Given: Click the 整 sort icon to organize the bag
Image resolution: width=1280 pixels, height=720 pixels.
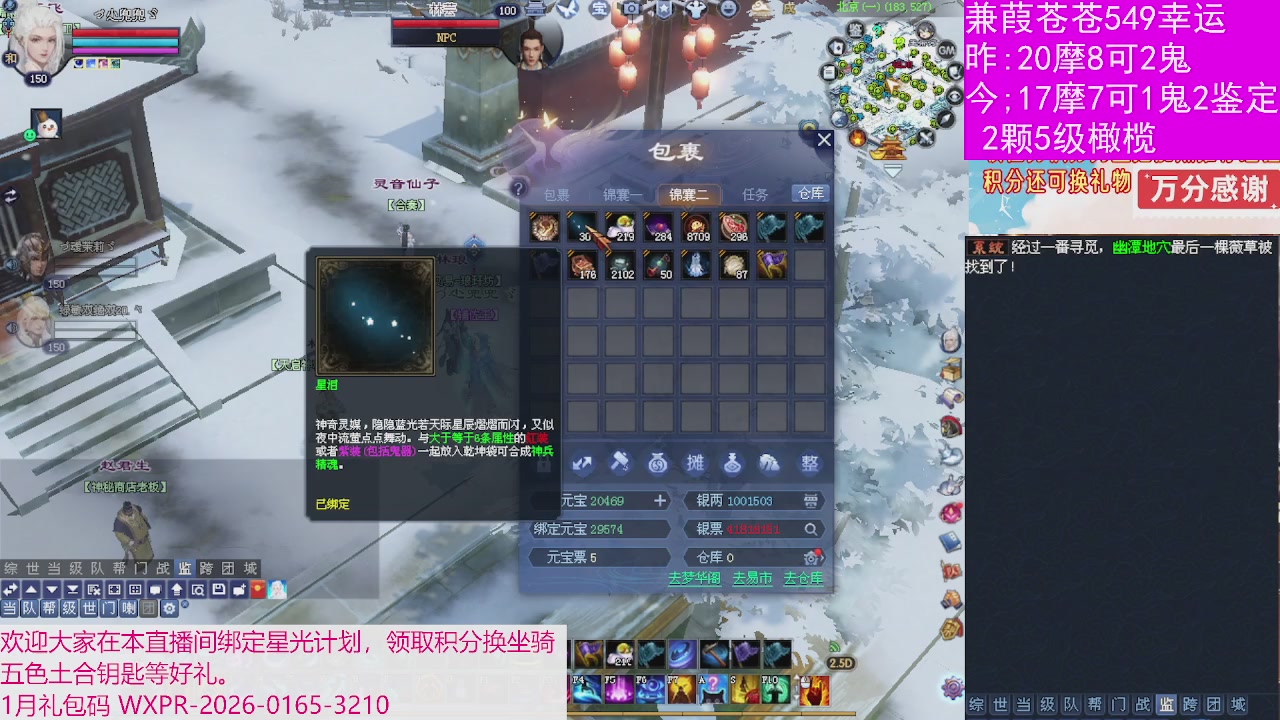Looking at the screenshot, I should (x=808, y=463).
